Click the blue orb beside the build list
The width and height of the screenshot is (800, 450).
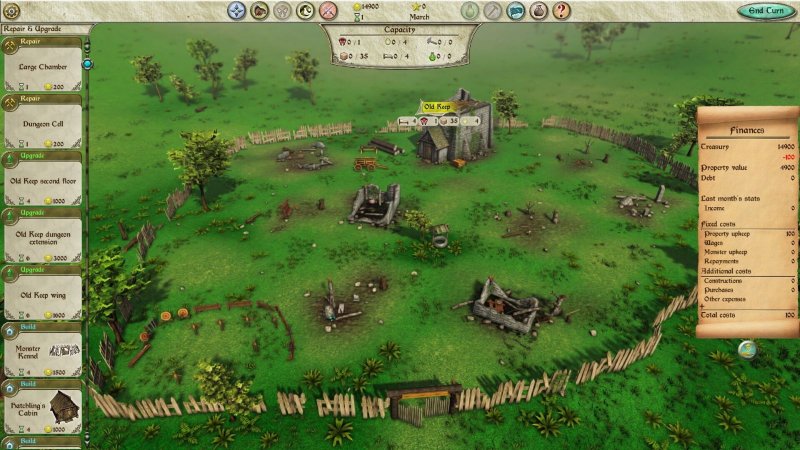tap(87, 64)
